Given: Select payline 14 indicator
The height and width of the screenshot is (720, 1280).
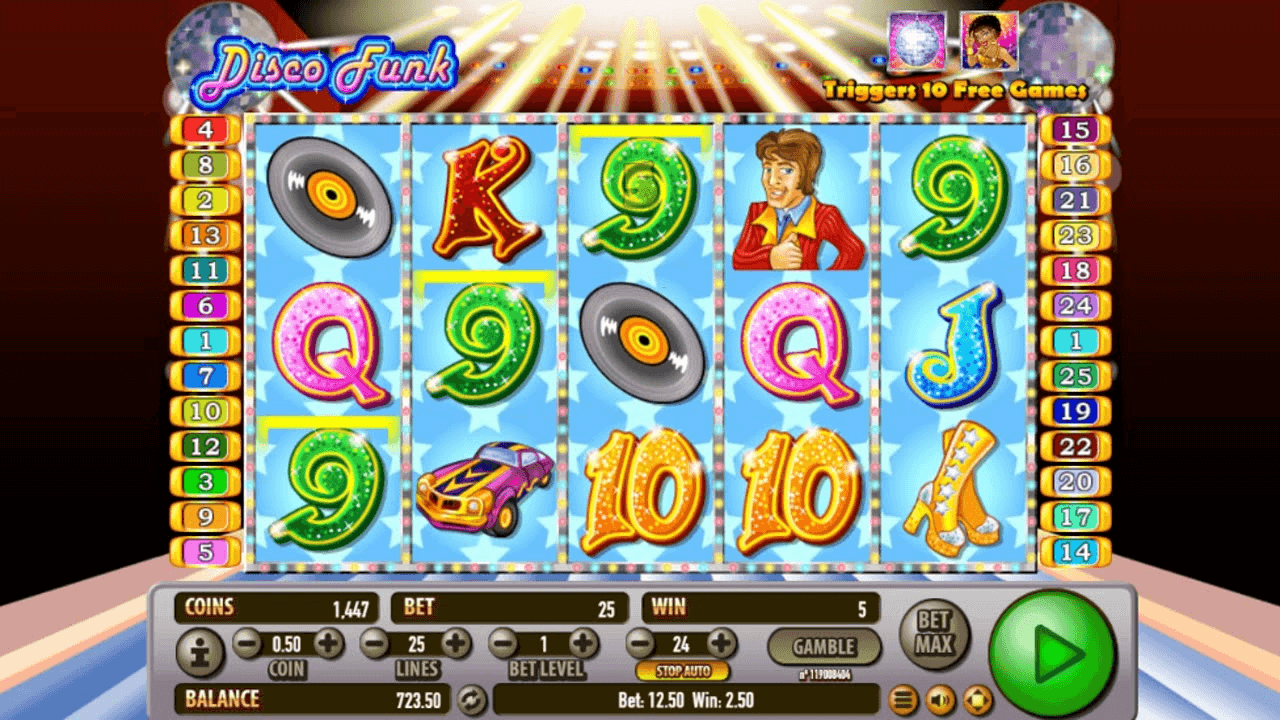Looking at the screenshot, I should click(x=1075, y=551).
